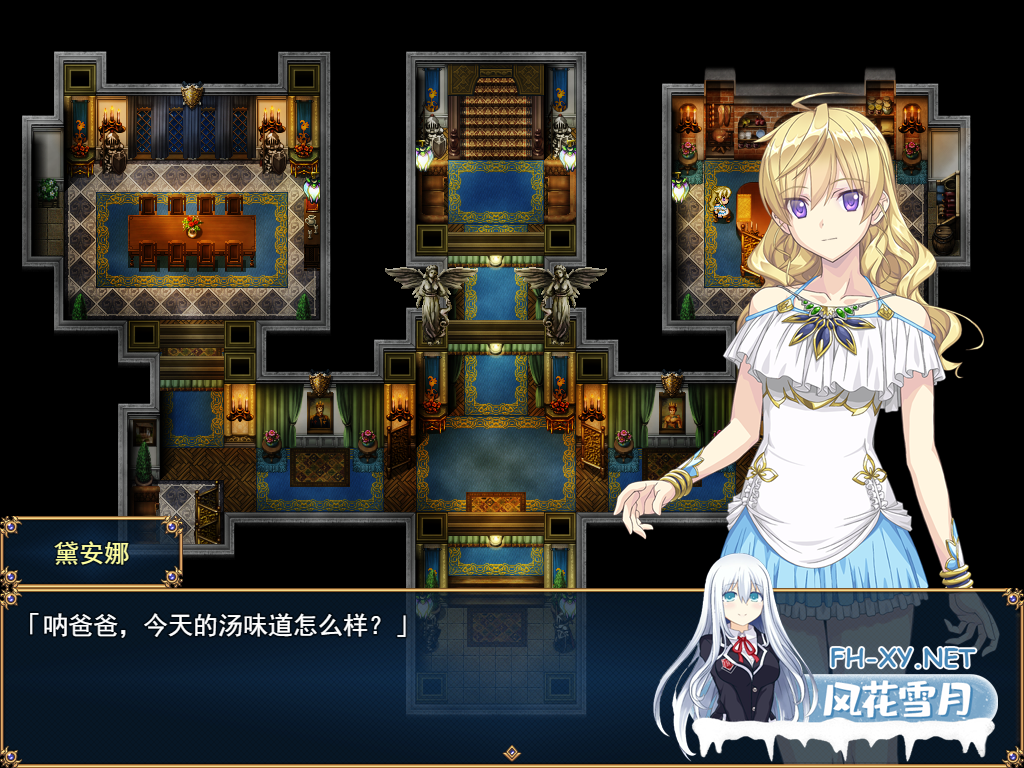The image size is (1024, 768).
Task: Click the diamond continue indicator below the dialogue
Action: pyautogui.click(x=511, y=752)
